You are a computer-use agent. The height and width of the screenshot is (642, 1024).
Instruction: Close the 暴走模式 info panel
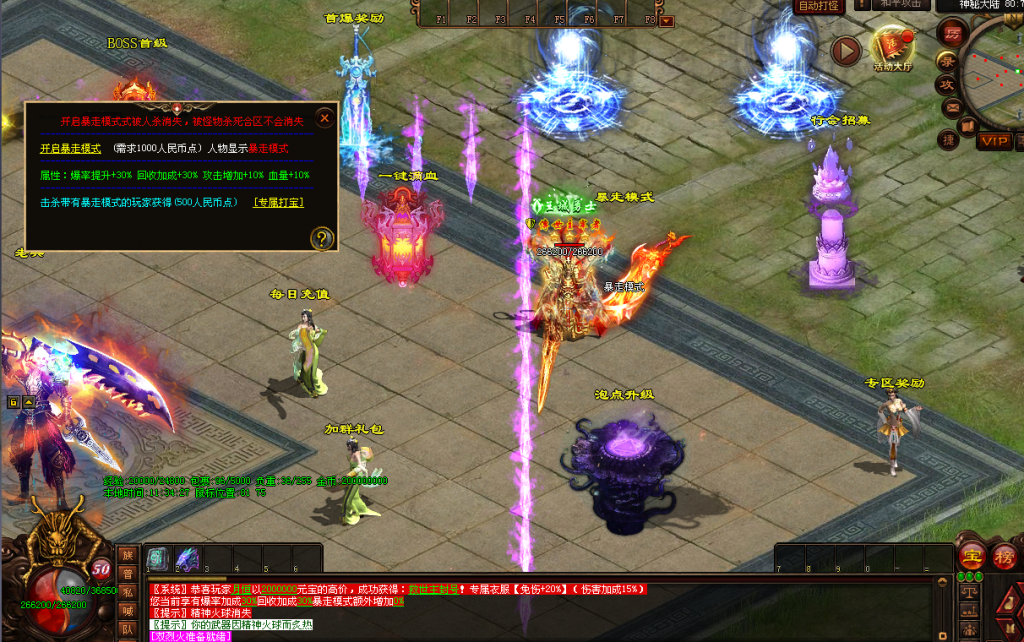pyautogui.click(x=324, y=118)
